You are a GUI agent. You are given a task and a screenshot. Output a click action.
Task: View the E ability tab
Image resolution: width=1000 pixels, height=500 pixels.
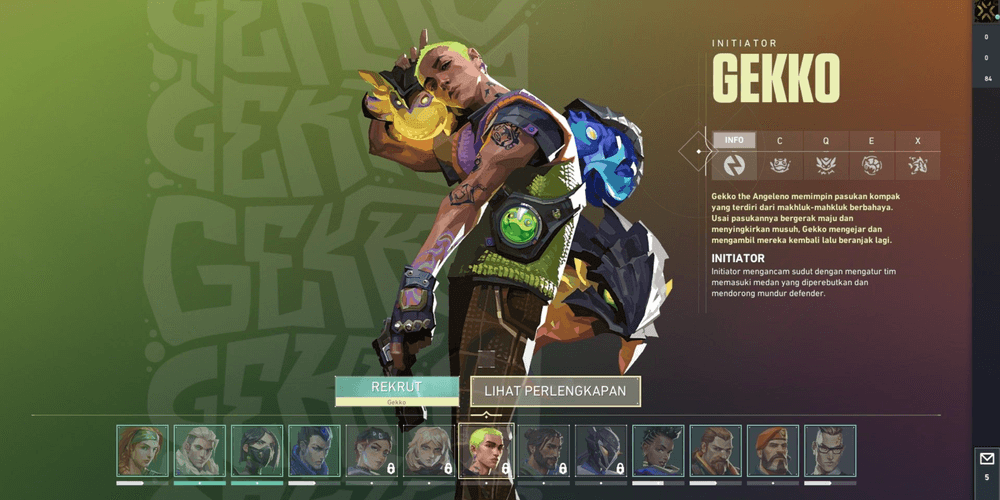pyautogui.click(x=871, y=141)
